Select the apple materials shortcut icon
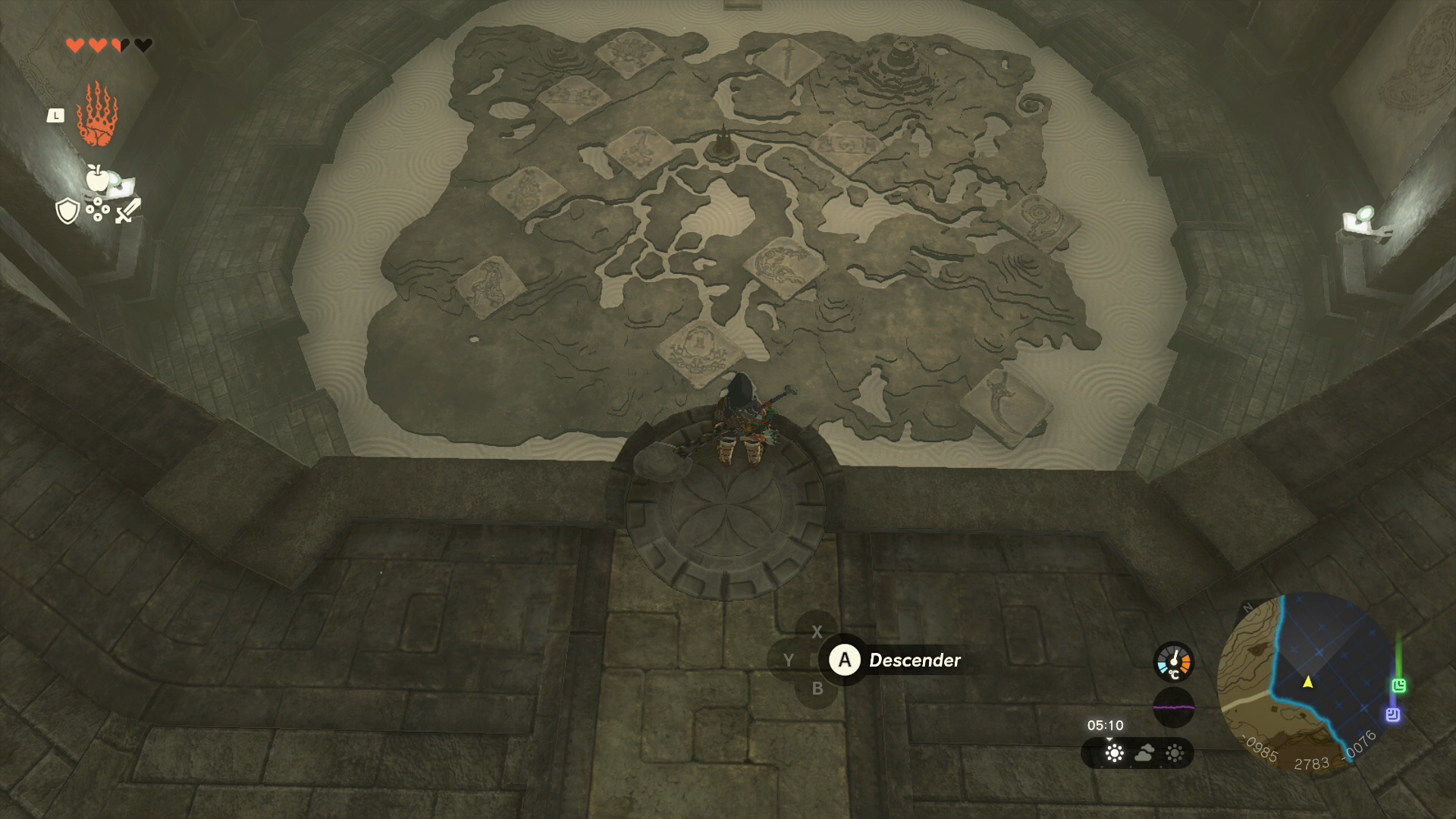Screen dimensions: 1456x819 97,179
